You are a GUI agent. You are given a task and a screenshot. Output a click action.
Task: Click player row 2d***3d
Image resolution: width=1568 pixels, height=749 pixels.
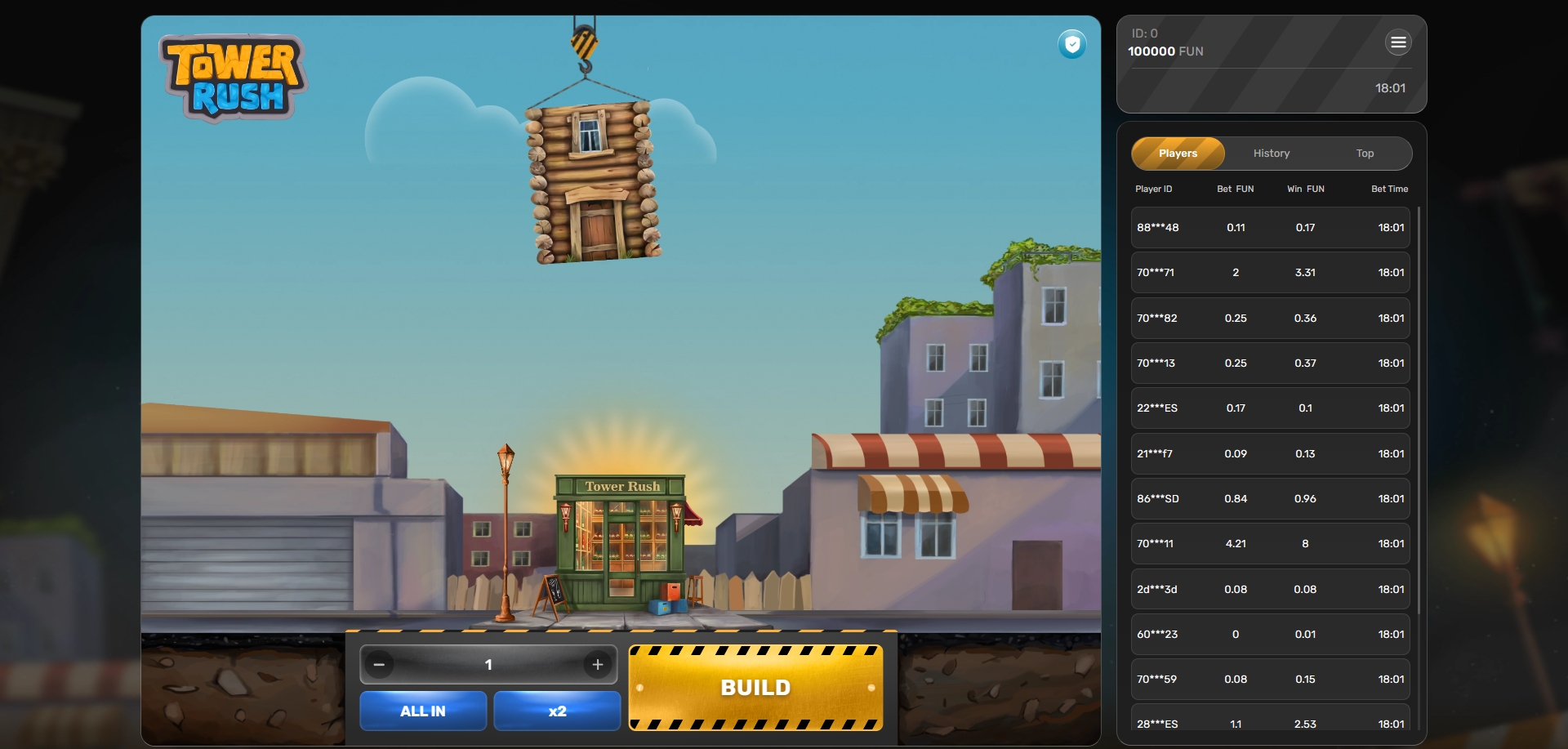click(x=1270, y=590)
